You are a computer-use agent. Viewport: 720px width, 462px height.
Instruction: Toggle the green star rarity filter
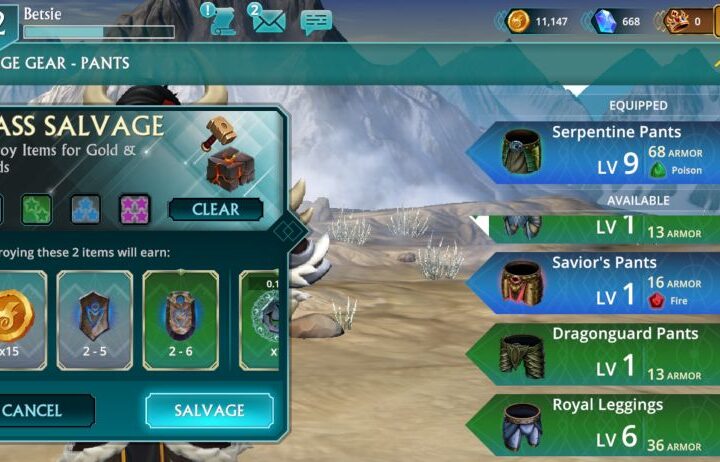click(x=37, y=209)
